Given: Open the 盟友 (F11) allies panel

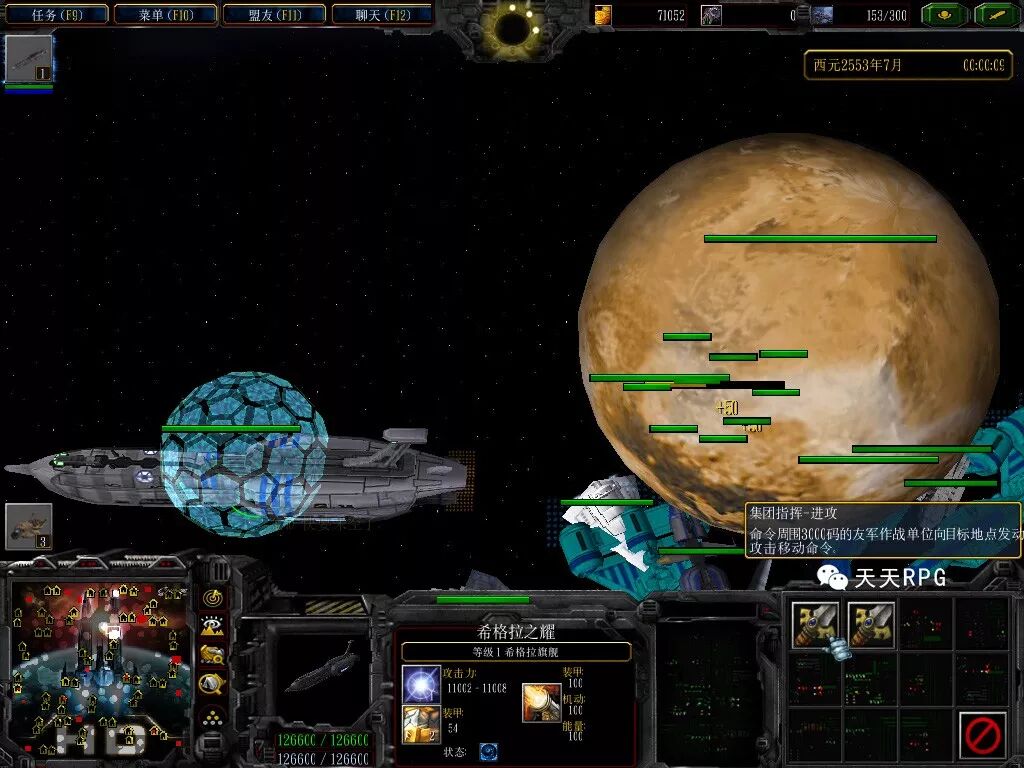Looking at the screenshot, I should pos(273,15).
